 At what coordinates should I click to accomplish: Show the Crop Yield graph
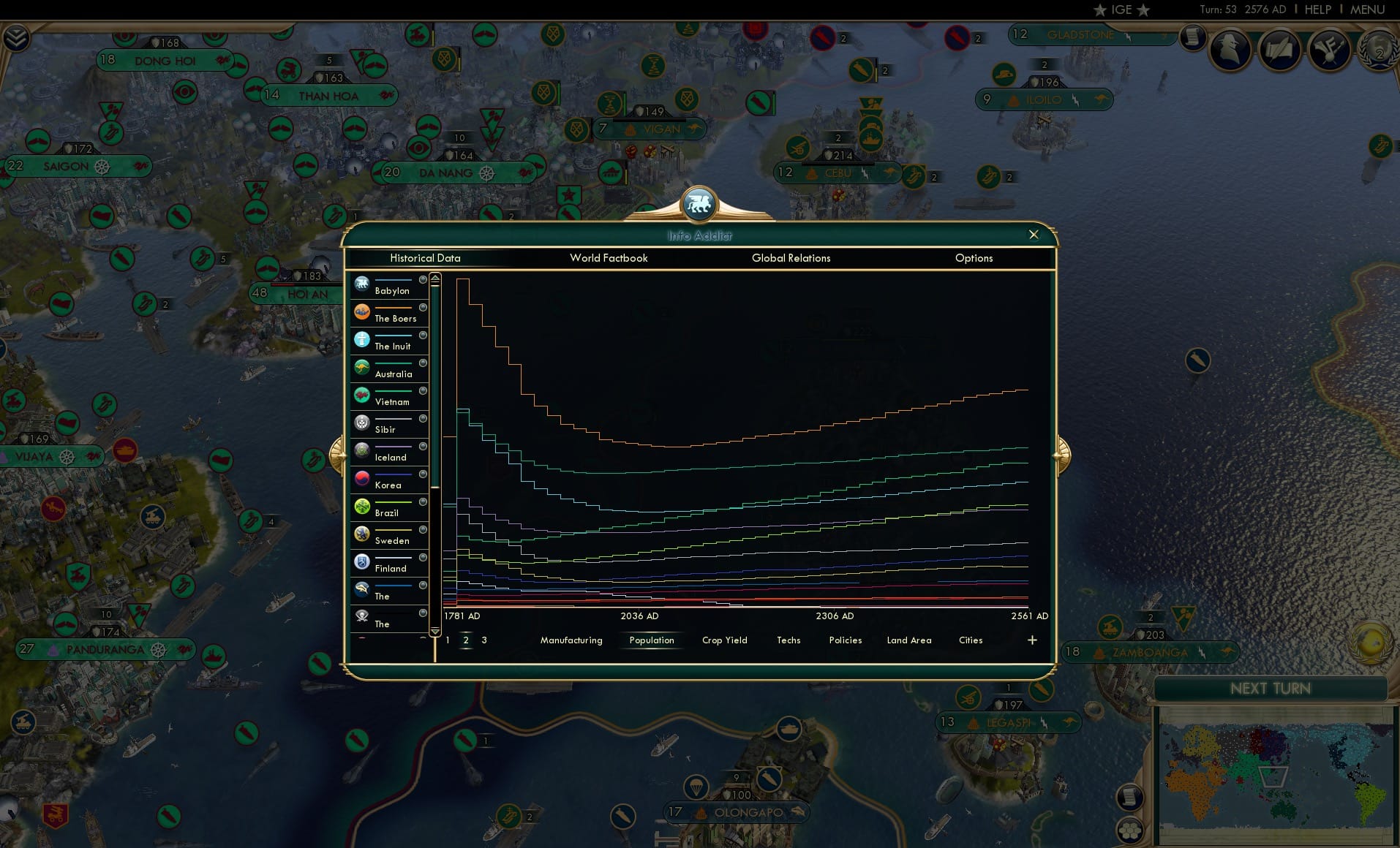tap(724, 640)
